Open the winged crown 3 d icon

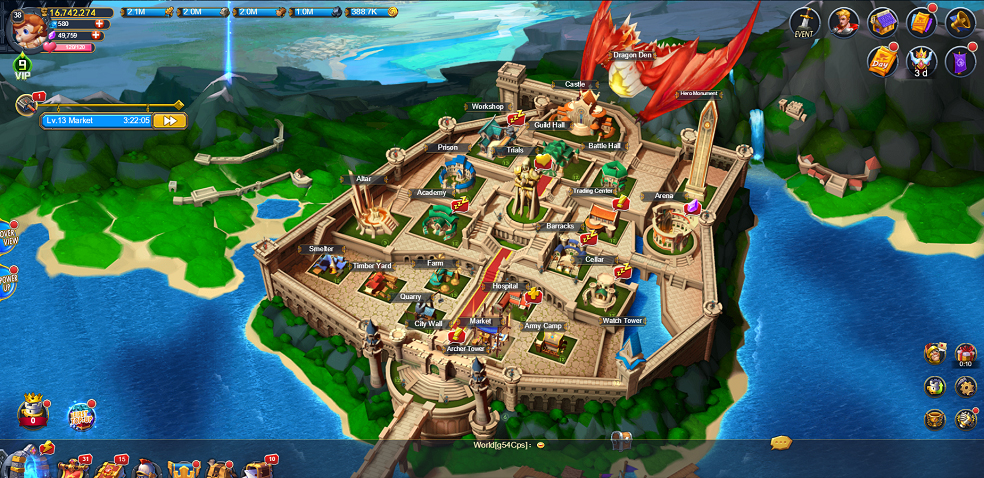pos(920,60)
